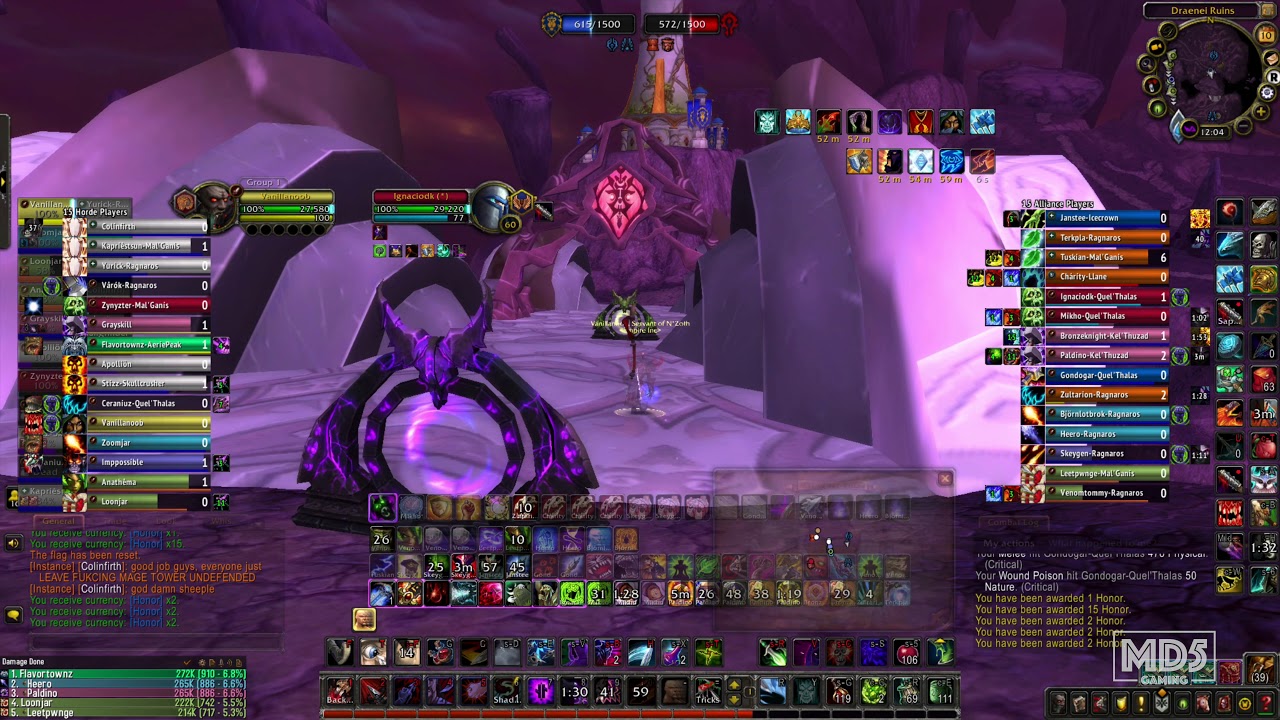Target Ignaciodk-Quel'Thalas in Alliance players list
This screenshot has width=1280, height=720.
(x=1097, y=297)
